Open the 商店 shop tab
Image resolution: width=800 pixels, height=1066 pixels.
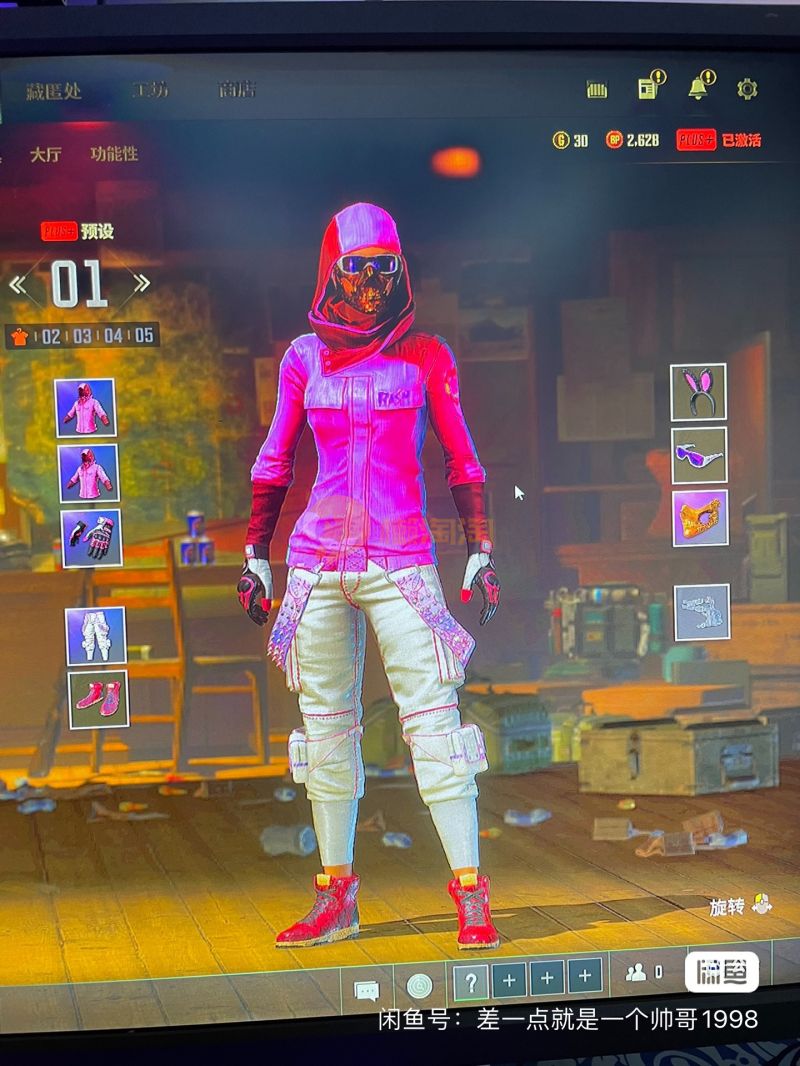pos(237,90)
